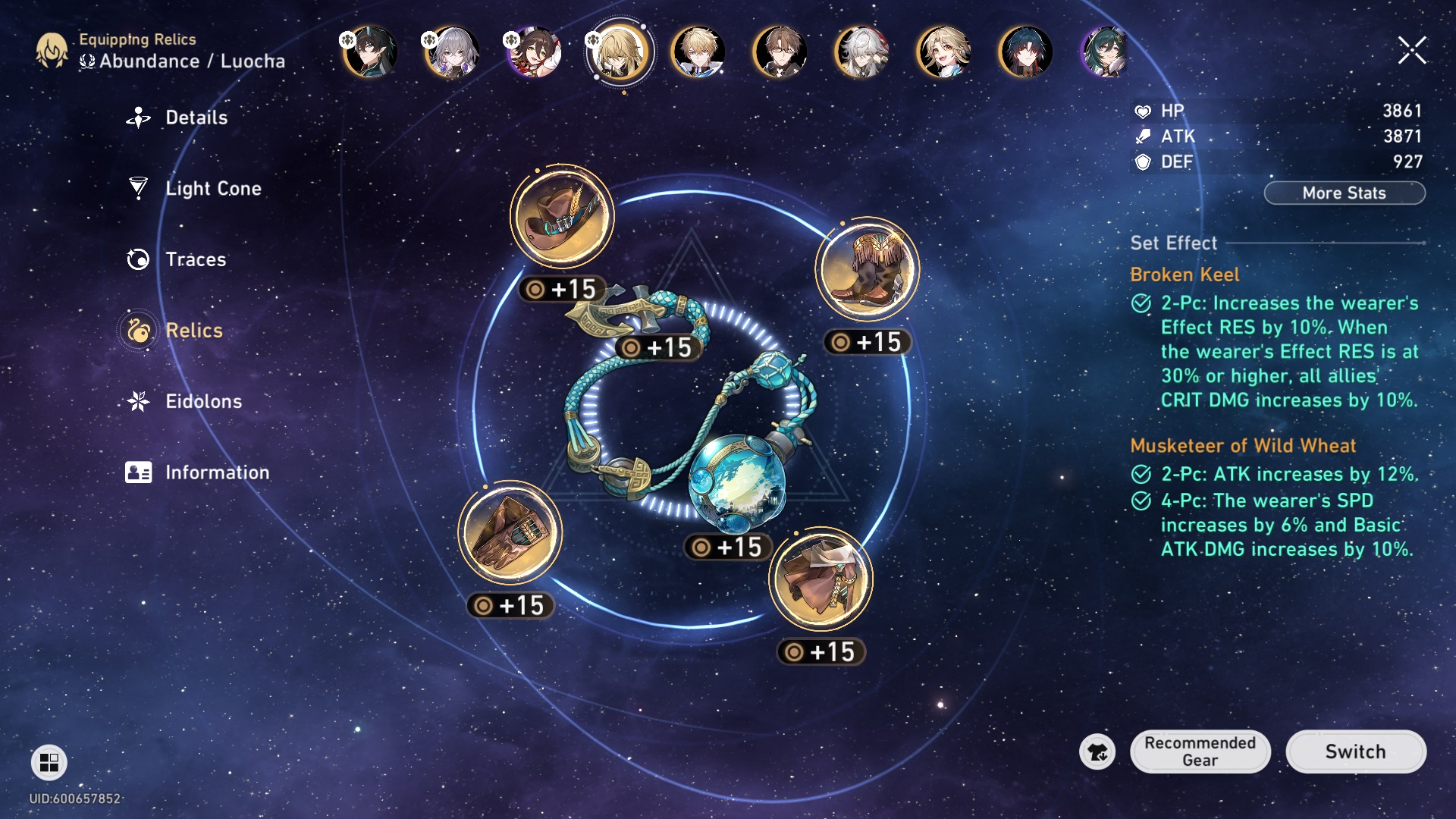
Task: View More Stats
Action: [x=1344, y=193]
